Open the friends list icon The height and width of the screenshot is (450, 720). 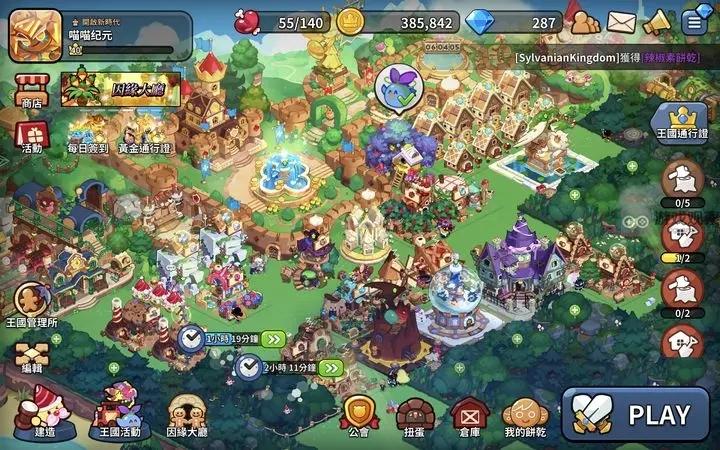[583, 20]
